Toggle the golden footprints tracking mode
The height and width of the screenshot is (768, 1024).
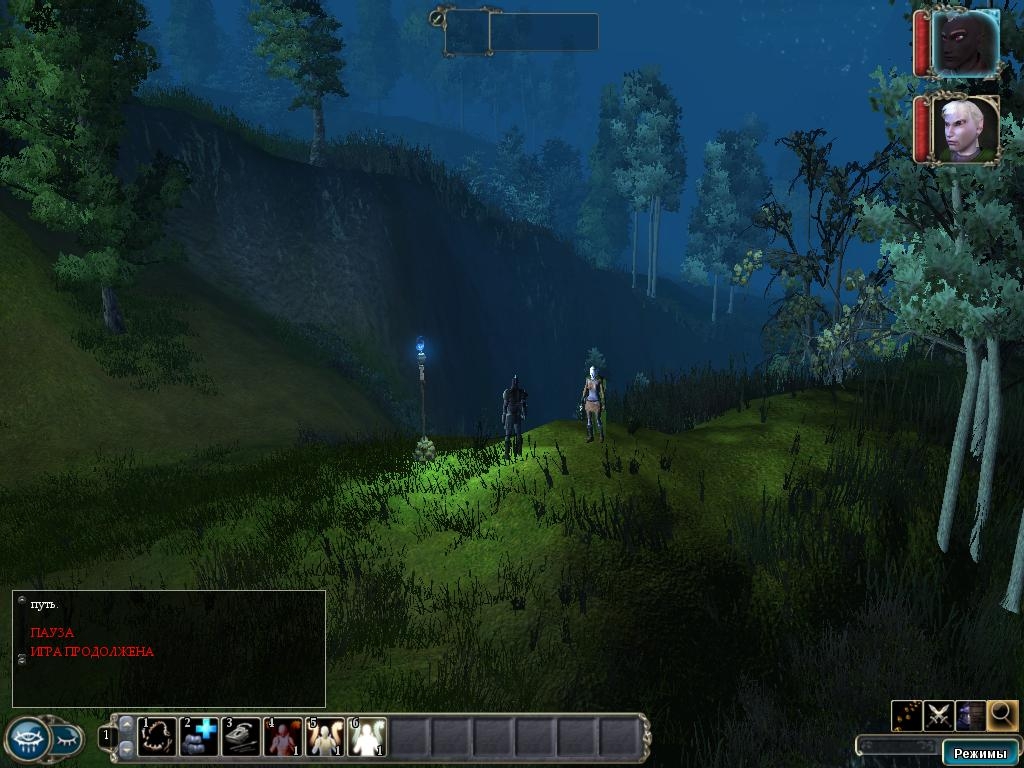pos(906,715)
